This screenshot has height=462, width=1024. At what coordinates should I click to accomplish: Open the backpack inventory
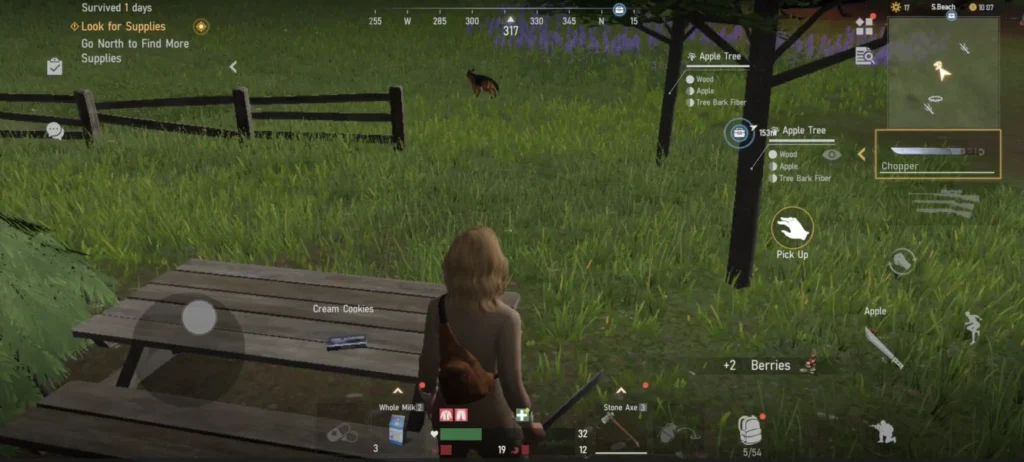(x=750, y=429)
